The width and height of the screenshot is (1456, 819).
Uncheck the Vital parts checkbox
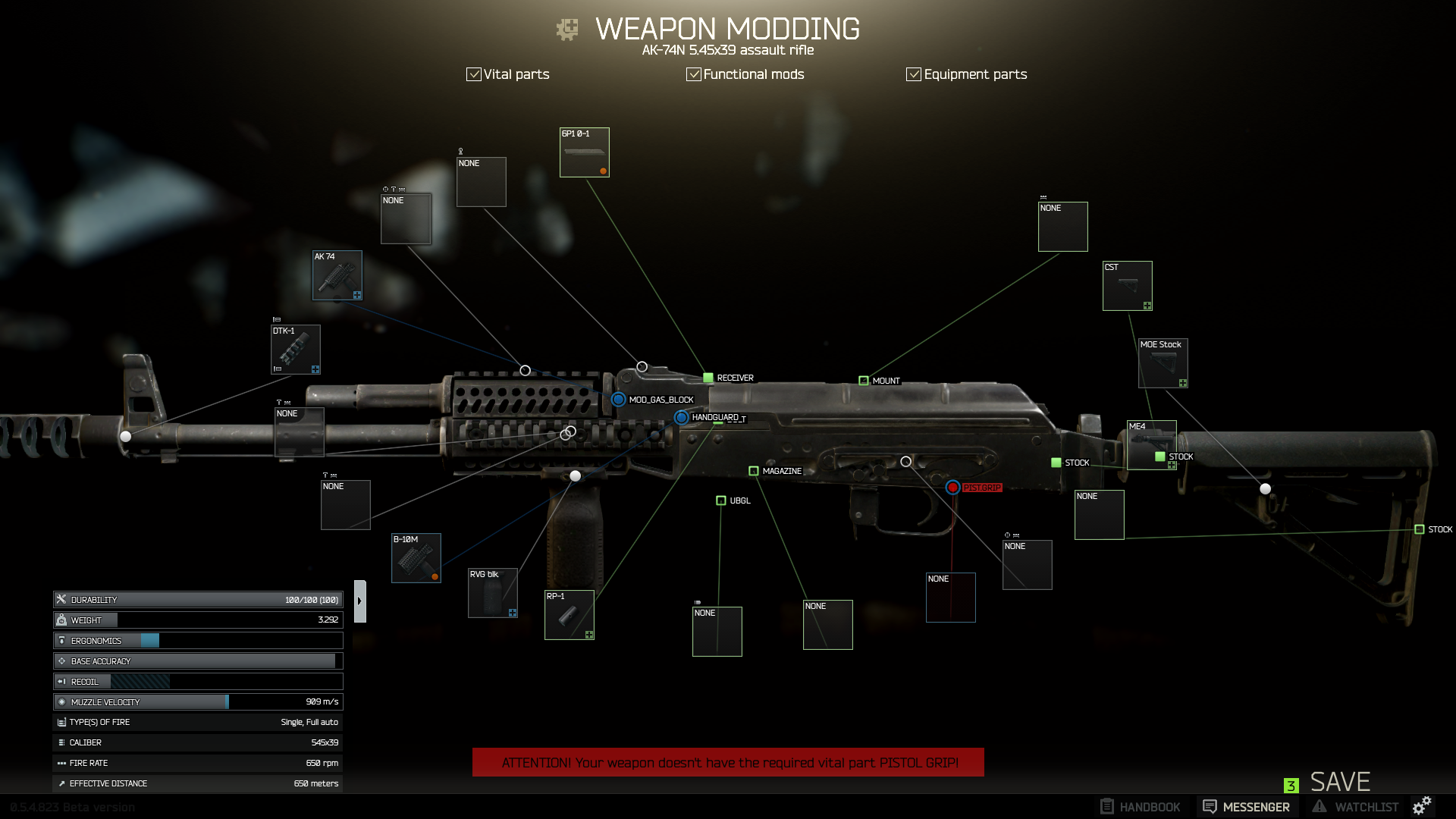474,74
